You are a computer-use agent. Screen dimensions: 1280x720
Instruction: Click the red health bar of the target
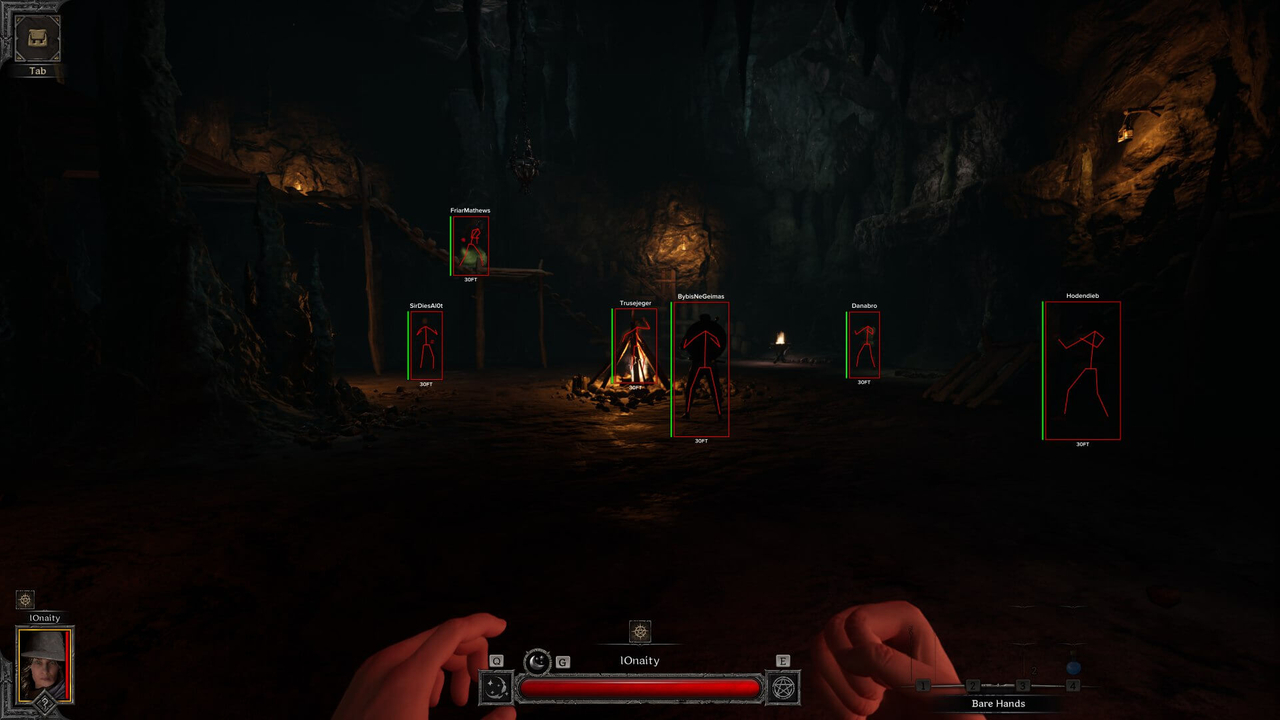pos(638,686)
